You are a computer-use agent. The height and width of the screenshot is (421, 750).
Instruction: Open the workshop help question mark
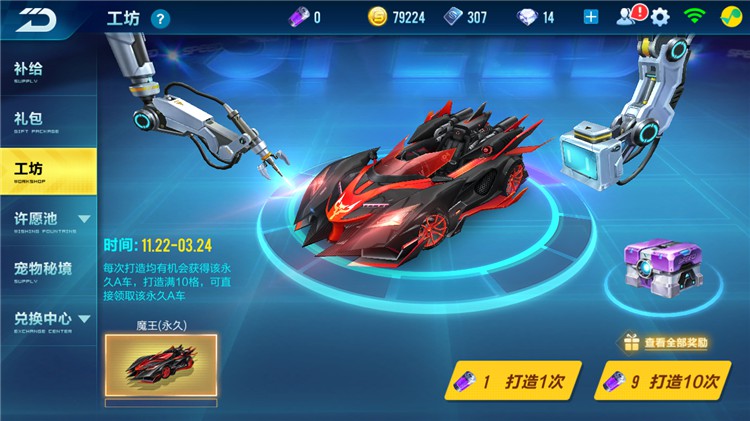[161, 18]
